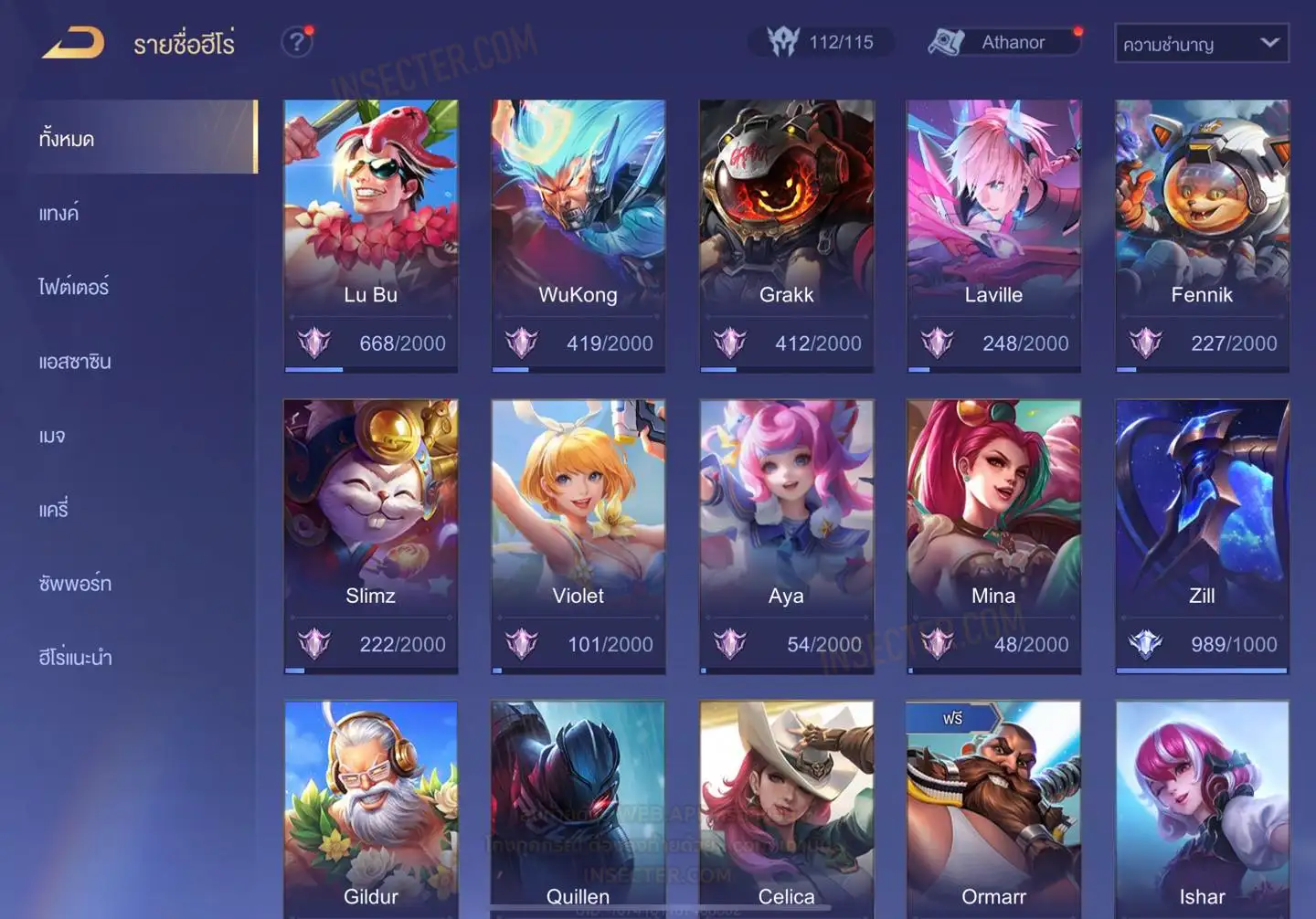This screenshot has width=1316, height=919.
Task: Open the Athanor button
Action: click(1003, 42)
